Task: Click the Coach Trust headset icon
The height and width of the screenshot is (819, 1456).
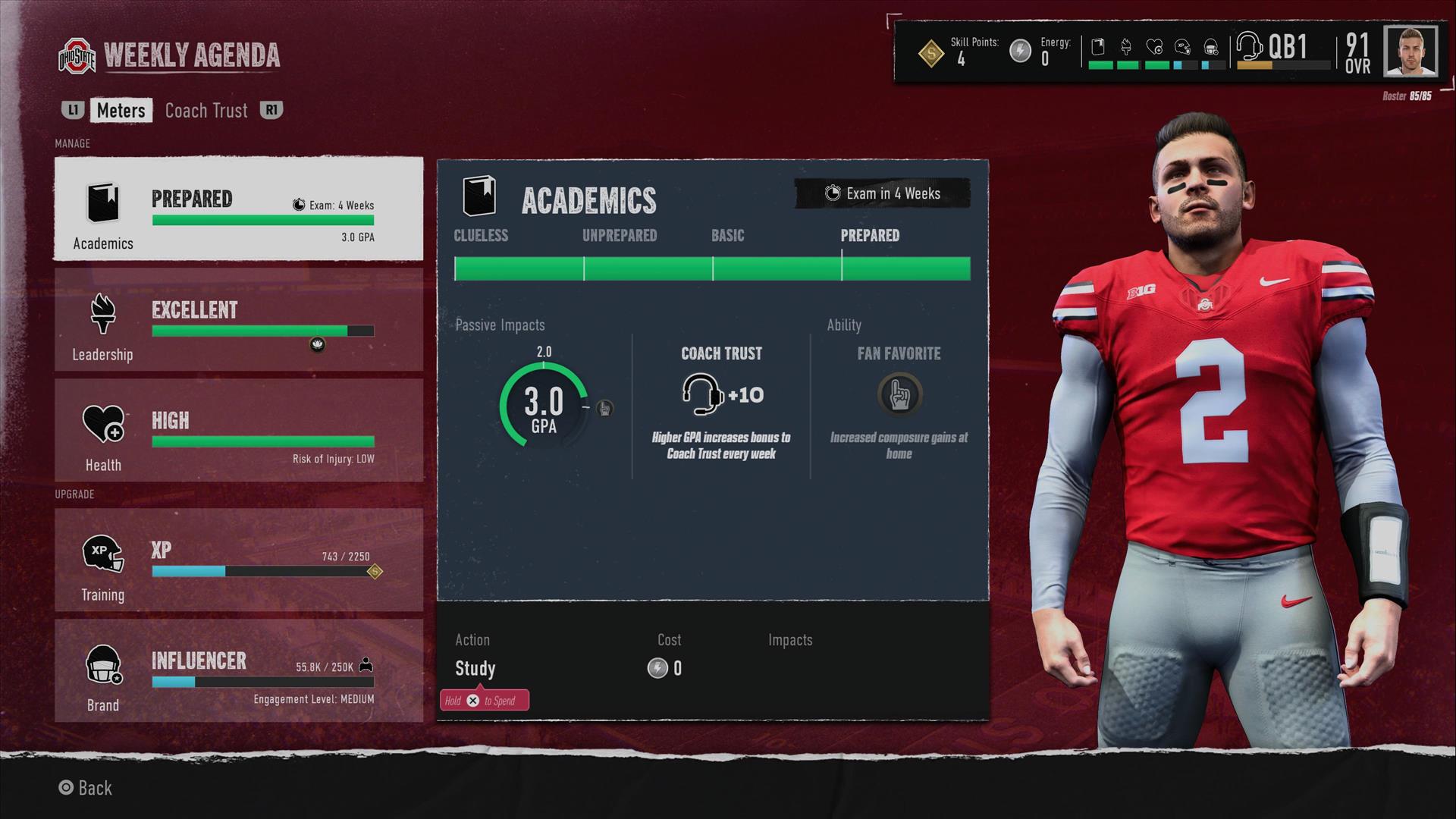Action: (701, 395)
